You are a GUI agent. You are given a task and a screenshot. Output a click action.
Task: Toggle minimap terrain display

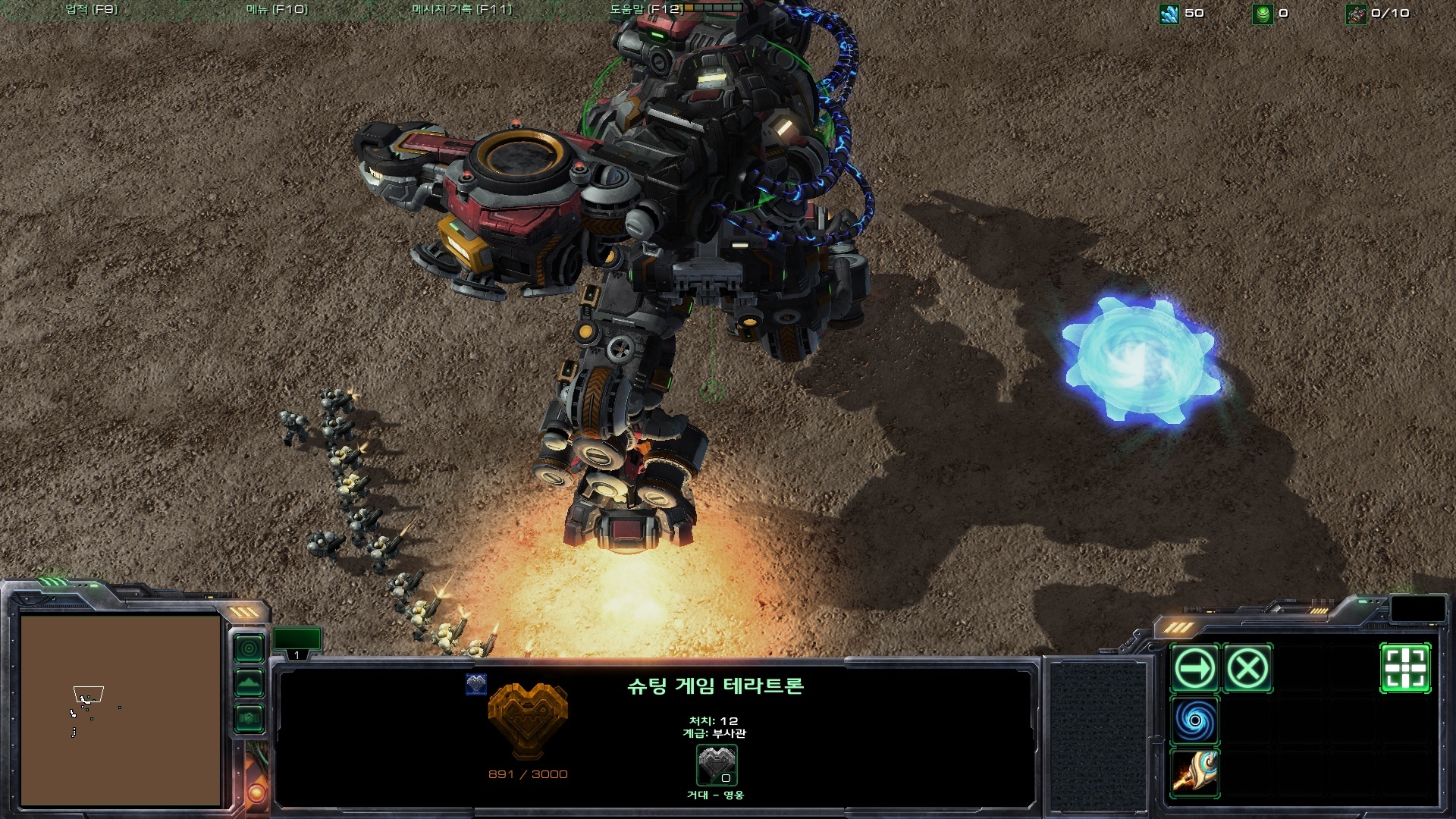249,683
